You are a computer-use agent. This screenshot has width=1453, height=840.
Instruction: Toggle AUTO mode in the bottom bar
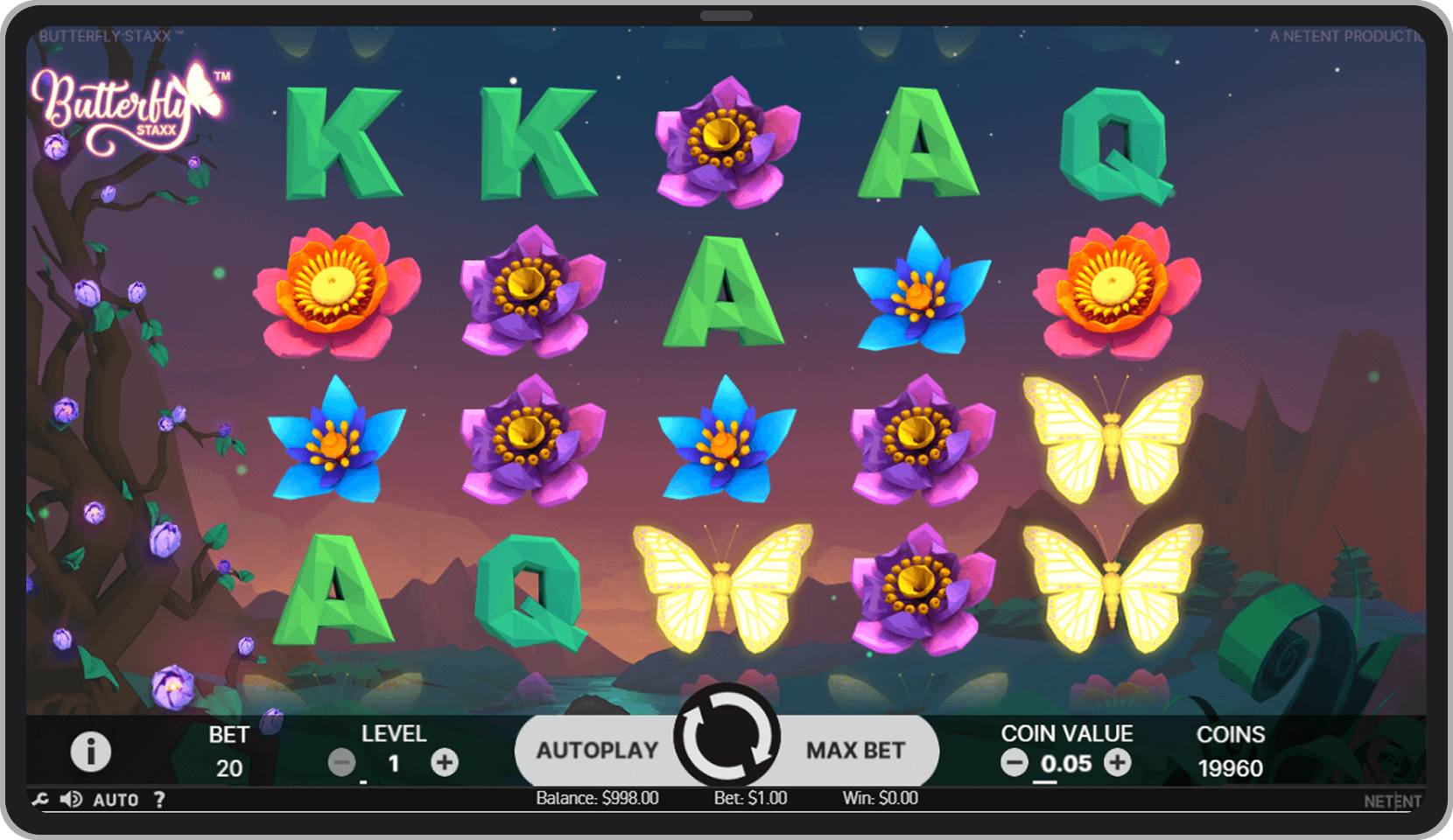[x=116, y=799]
